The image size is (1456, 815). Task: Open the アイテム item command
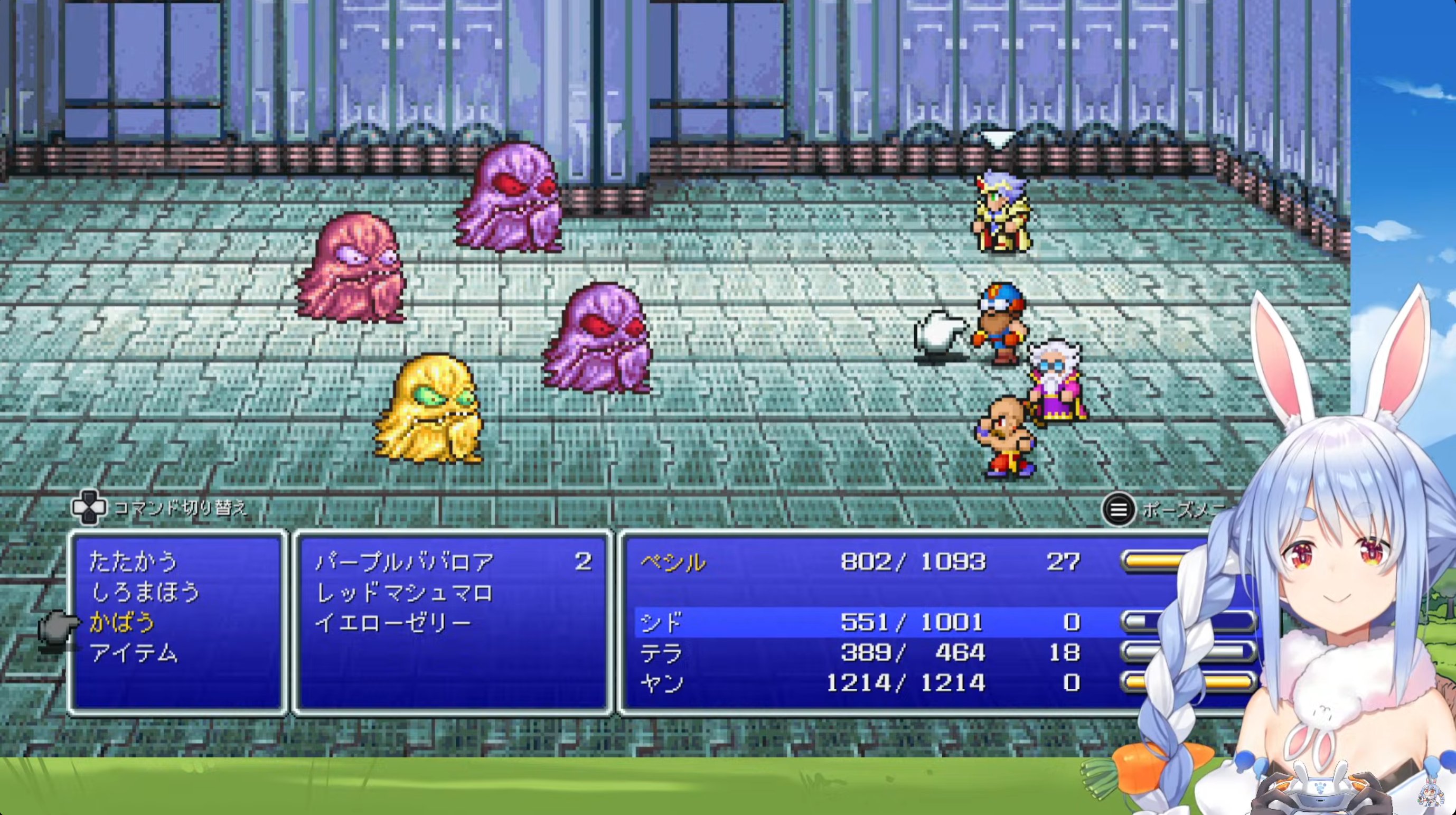point(134,653)
